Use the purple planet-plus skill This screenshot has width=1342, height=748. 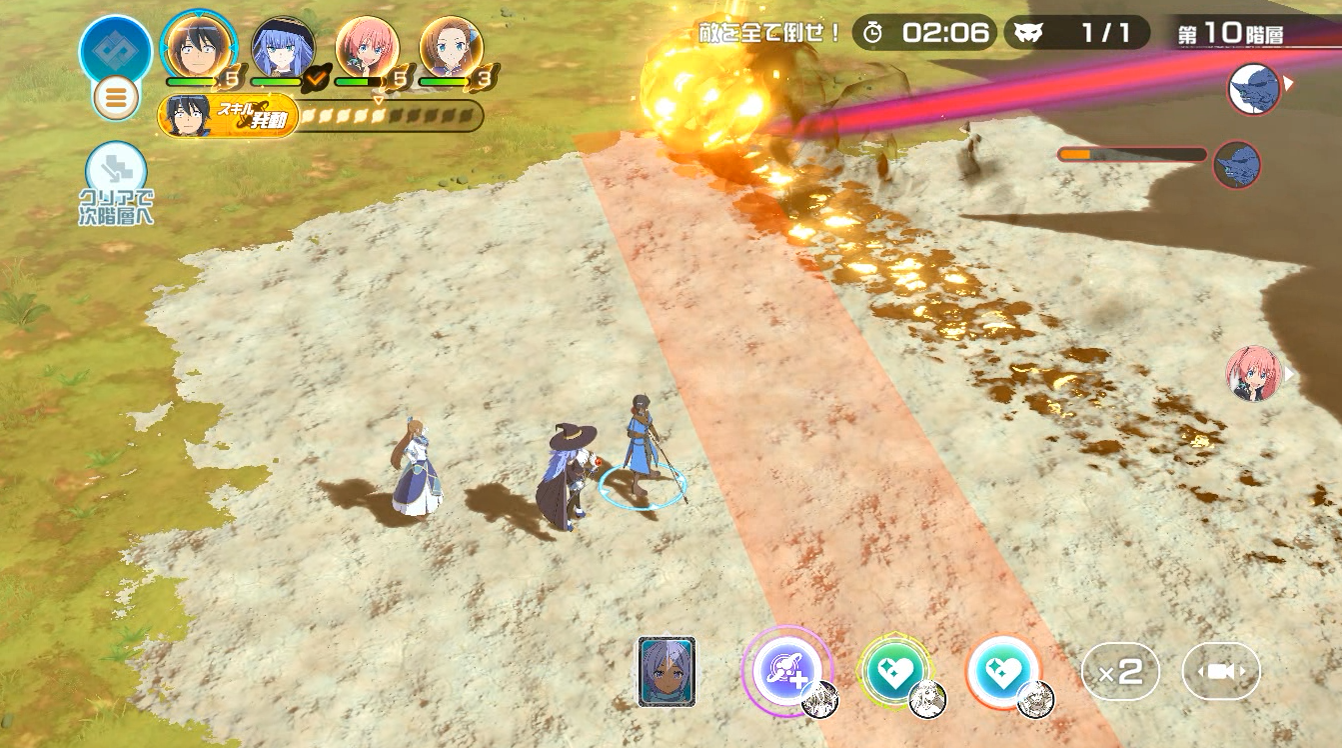click(x=786, y=670)
